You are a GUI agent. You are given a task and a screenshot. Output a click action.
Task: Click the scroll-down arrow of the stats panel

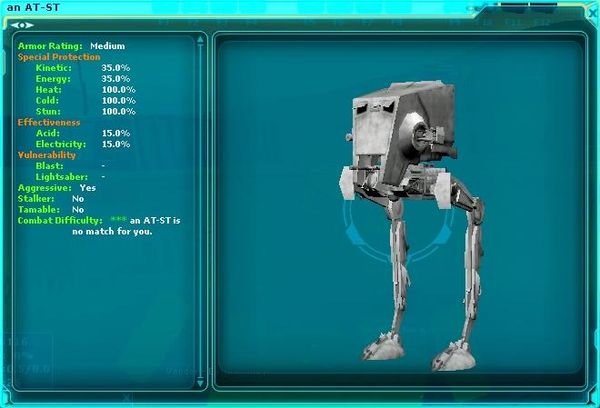click(x=201, y=381)
